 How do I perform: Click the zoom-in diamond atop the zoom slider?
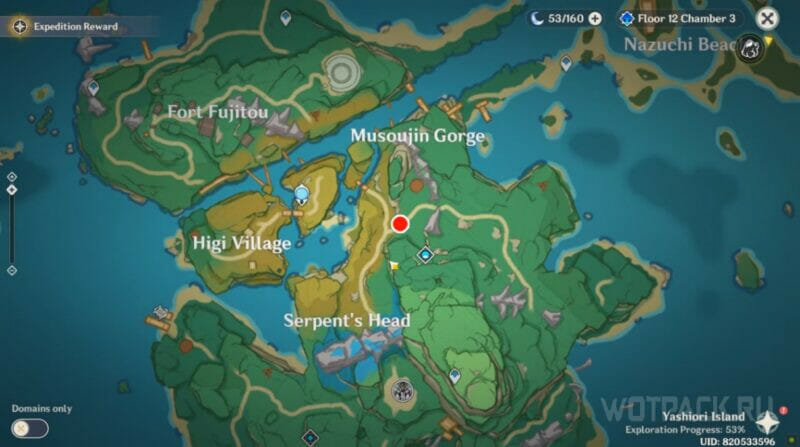11,175
